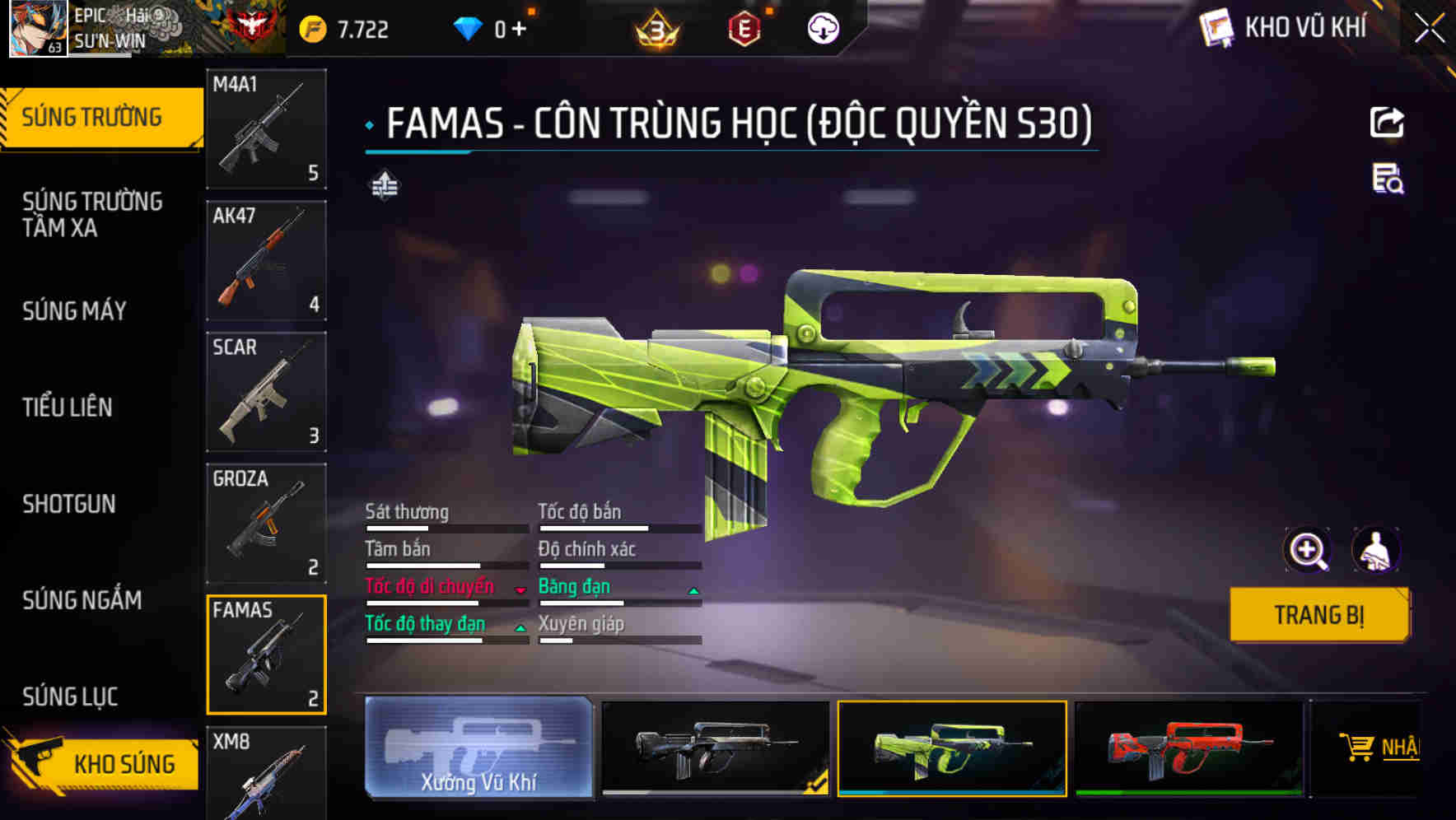Select the M4A1 weapon tile

point(266,128)
